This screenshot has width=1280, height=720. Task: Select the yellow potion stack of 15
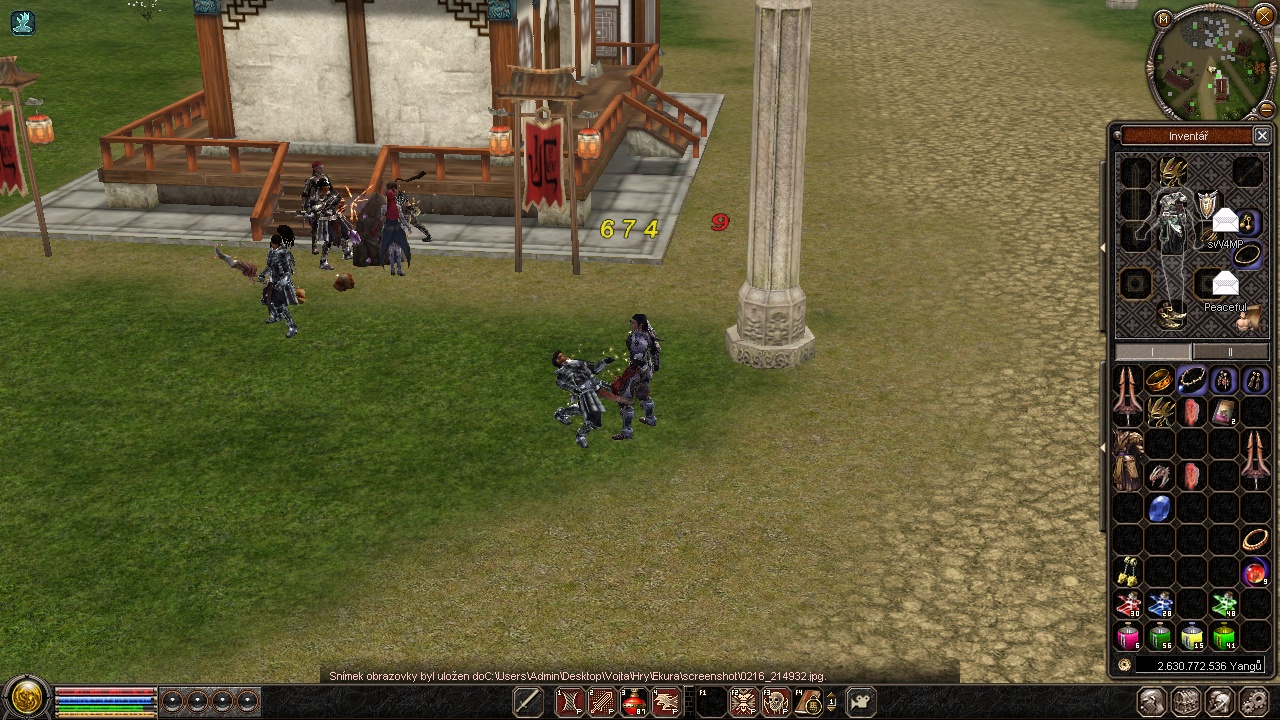[1191, 637]
